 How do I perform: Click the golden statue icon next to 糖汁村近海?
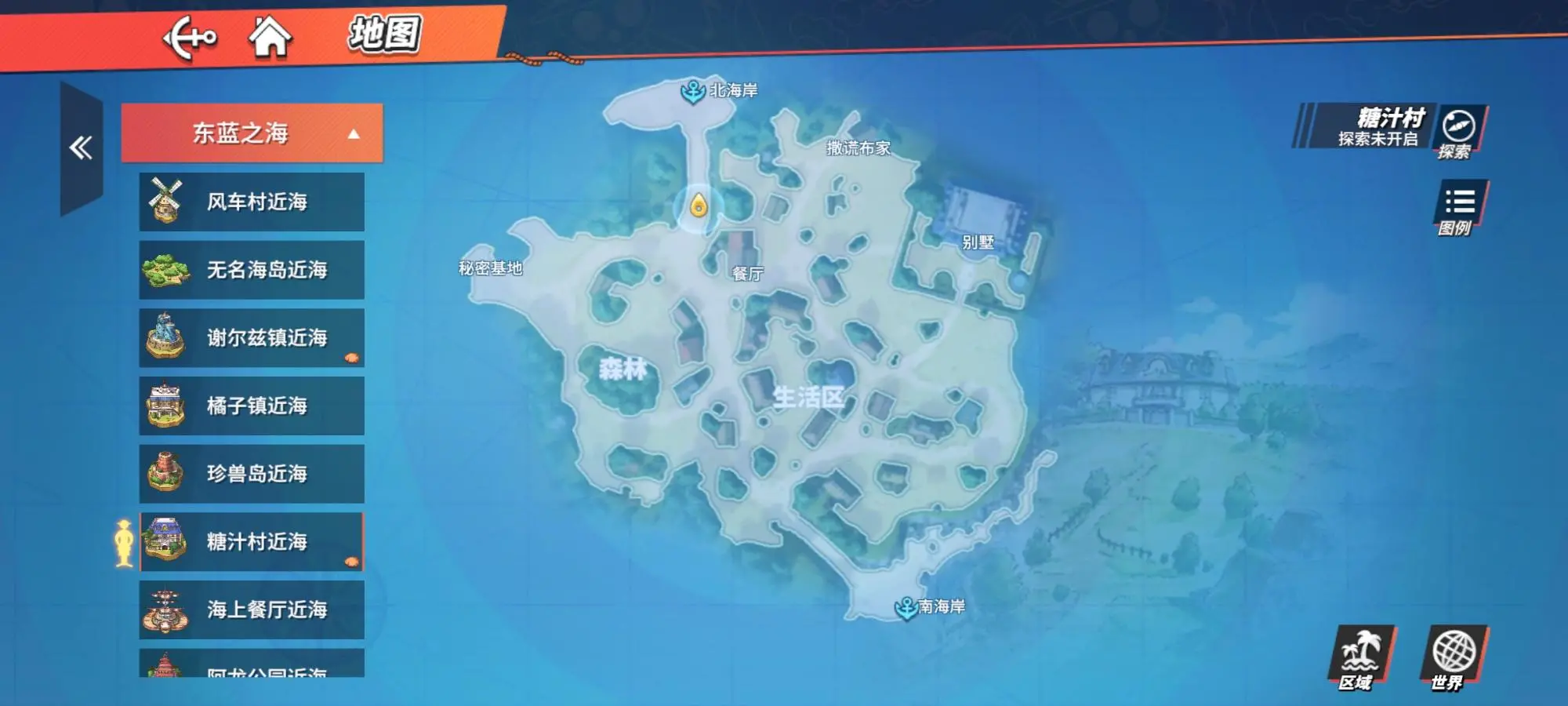pyautogui.click(x=122, y=541)
